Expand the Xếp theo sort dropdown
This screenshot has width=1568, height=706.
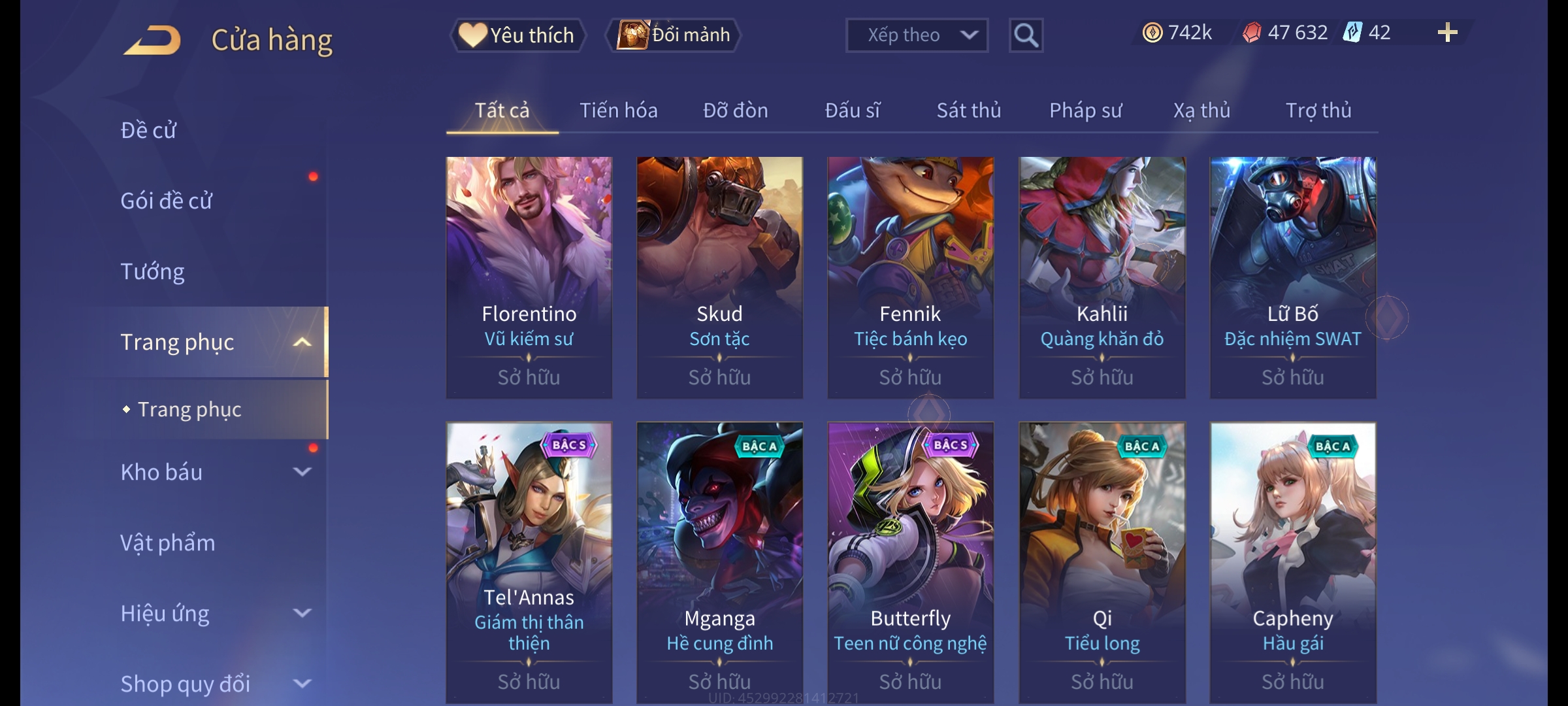917,35
